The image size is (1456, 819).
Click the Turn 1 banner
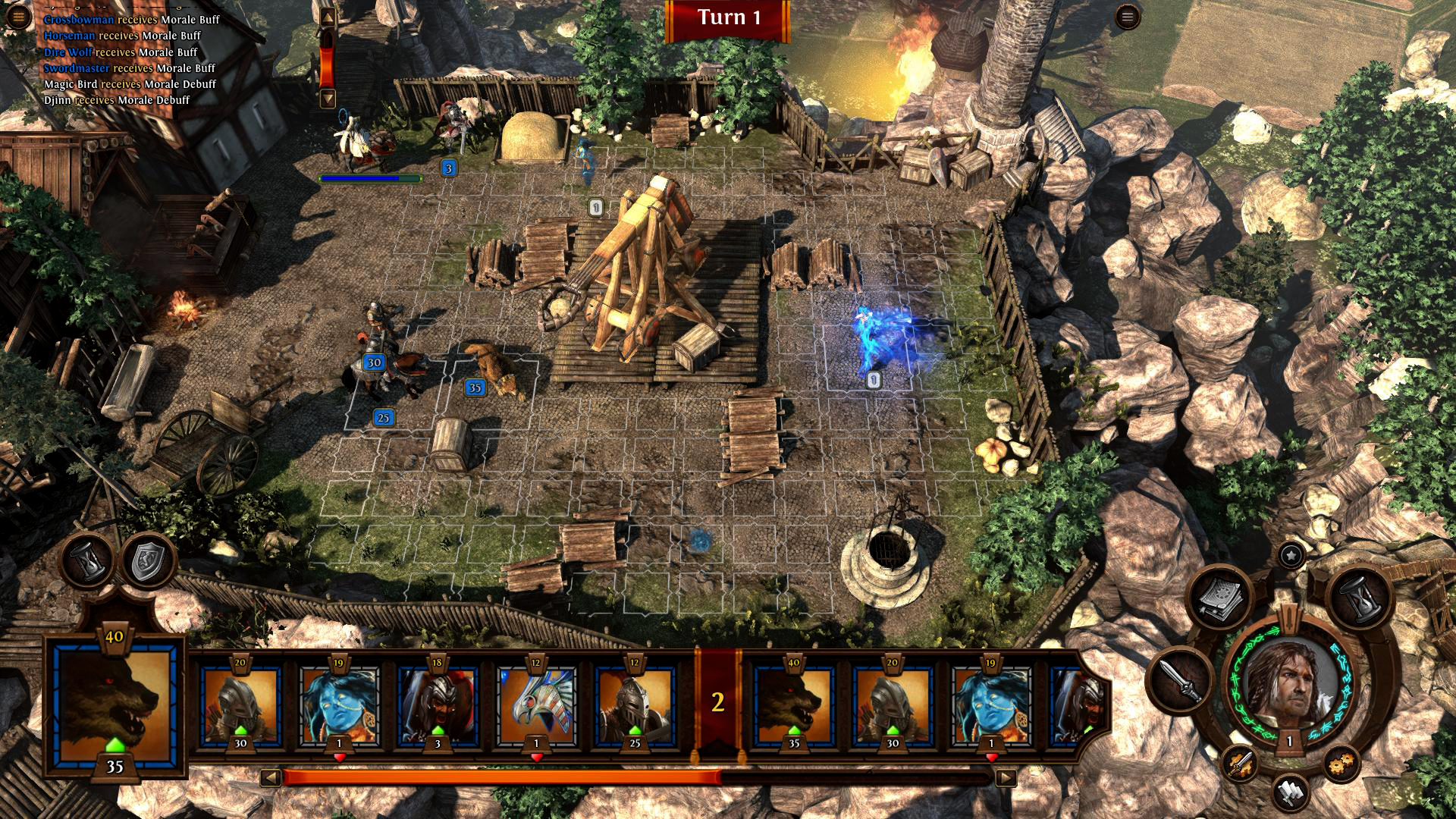point(730,17)
